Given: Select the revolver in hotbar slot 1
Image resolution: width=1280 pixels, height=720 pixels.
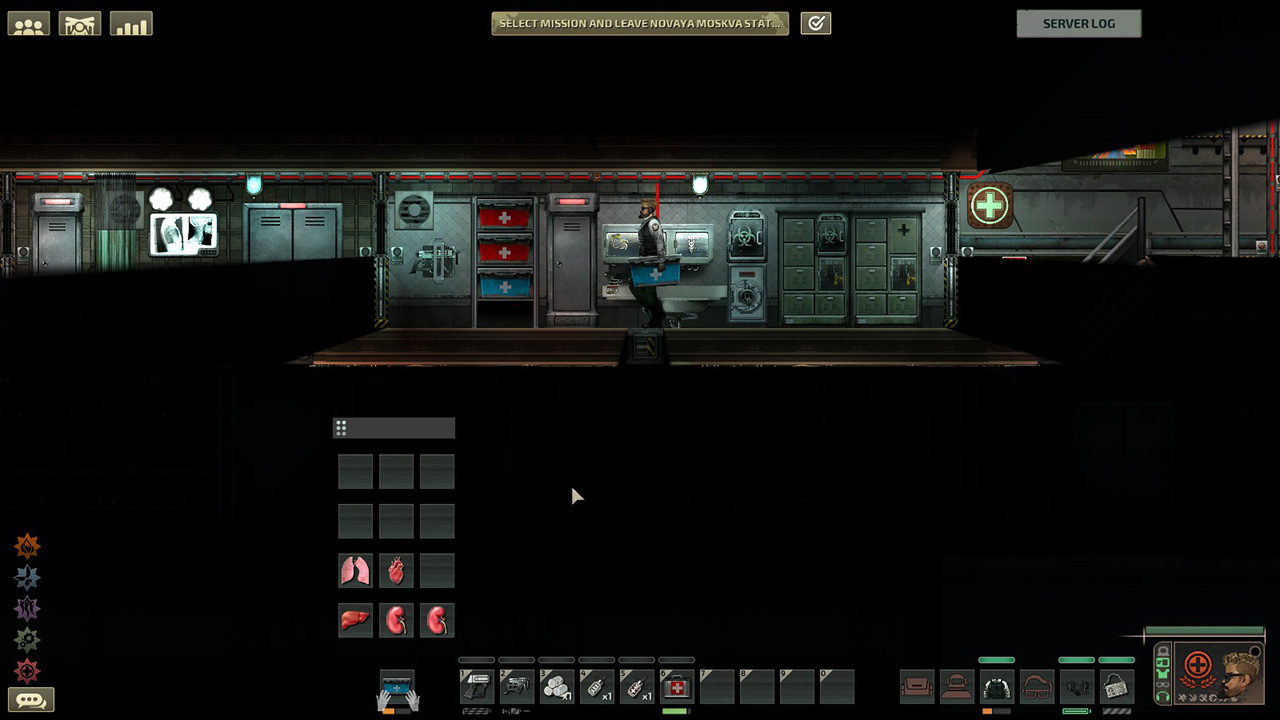Looking at the screenshot, I should pos(477,686).
